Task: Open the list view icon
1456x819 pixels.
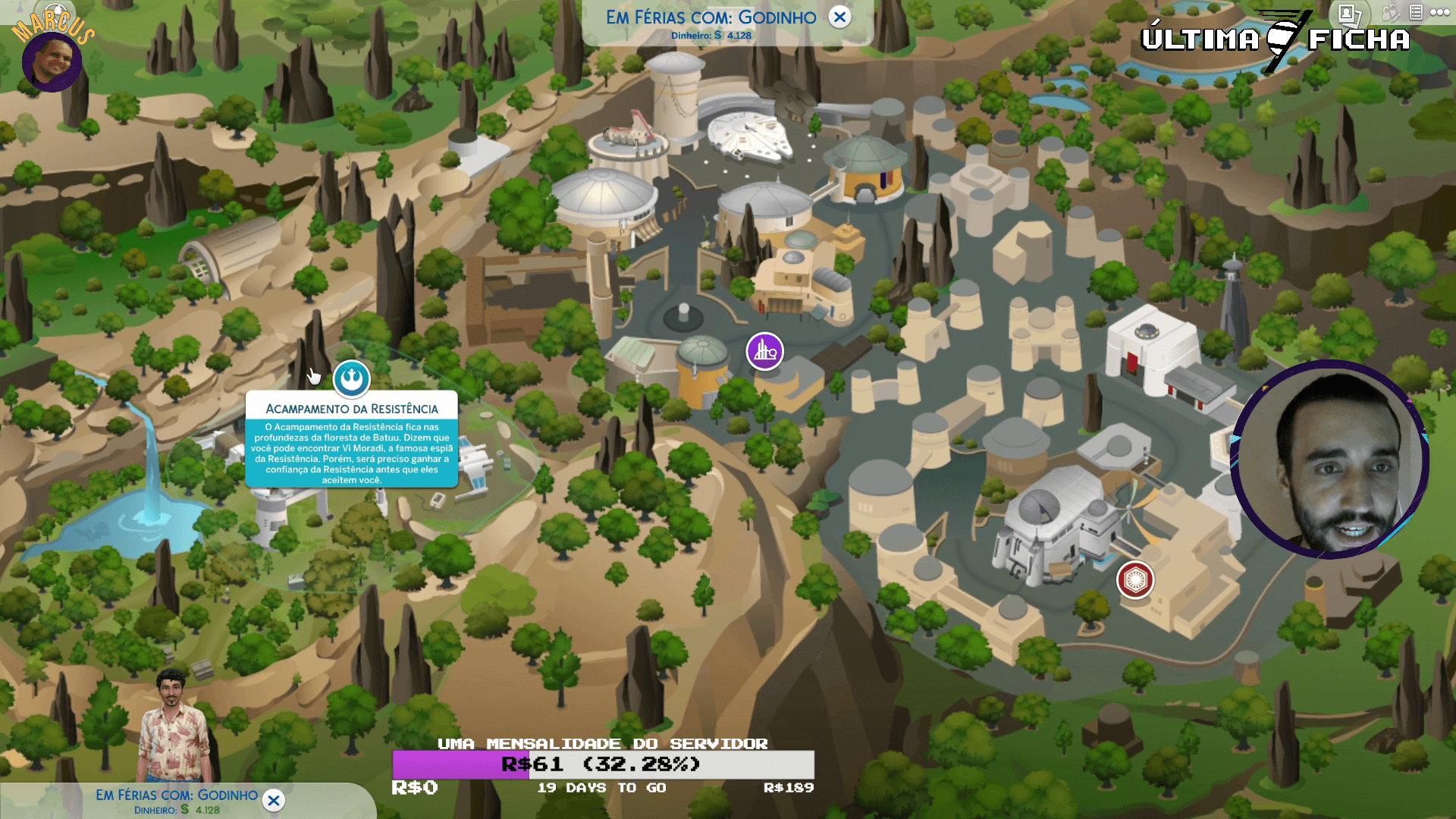Action: click(x=1416, y=13)
